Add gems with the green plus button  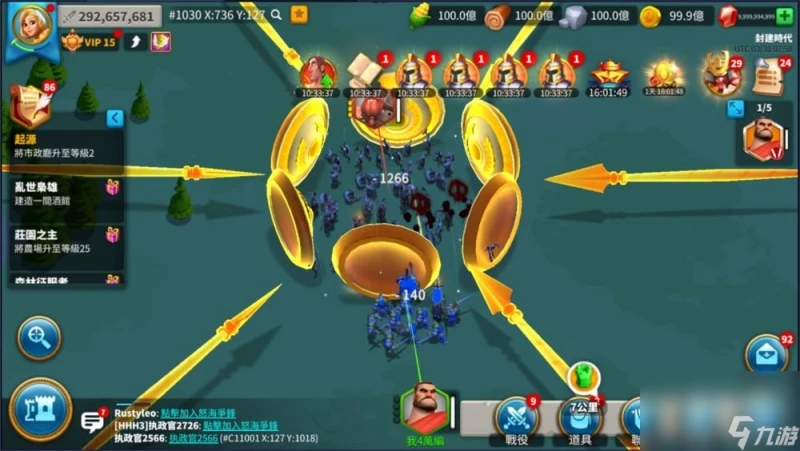pos(783,16)
